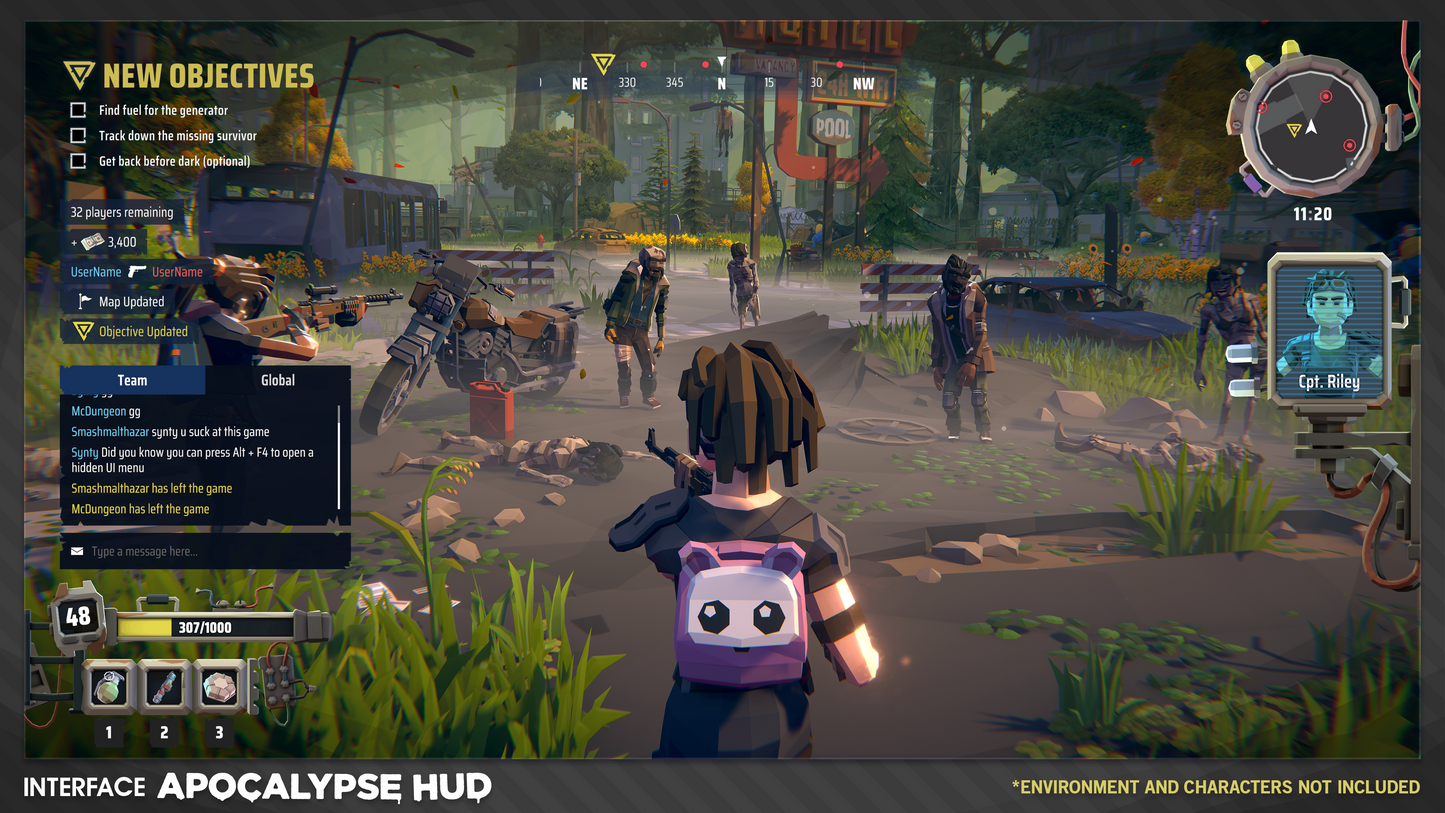Select the grenade hotbar slot
Image resolution: width=1445 pixels, height=813 pixels.
tap(108, 685)
